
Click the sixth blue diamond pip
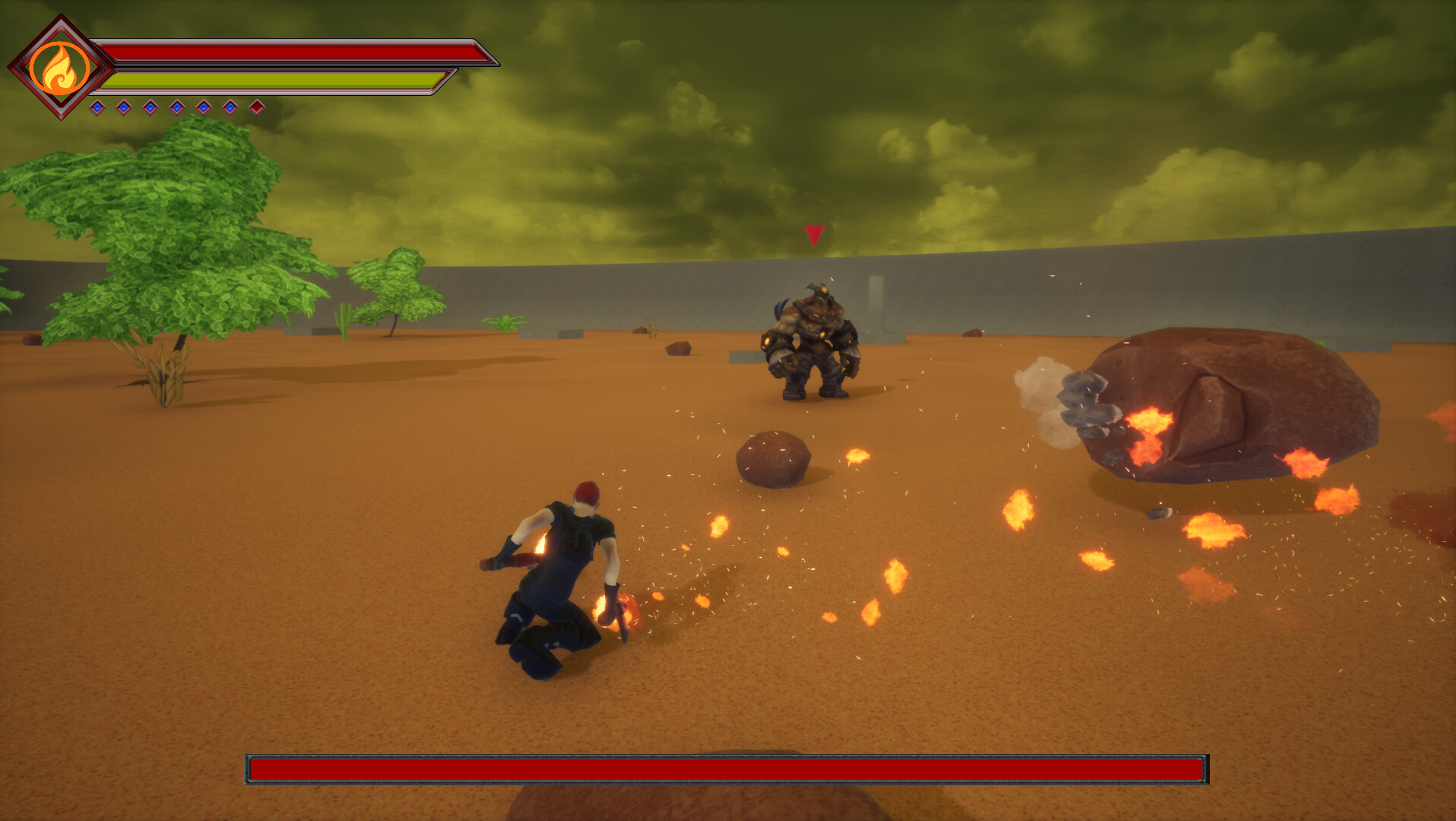[230, 107]
